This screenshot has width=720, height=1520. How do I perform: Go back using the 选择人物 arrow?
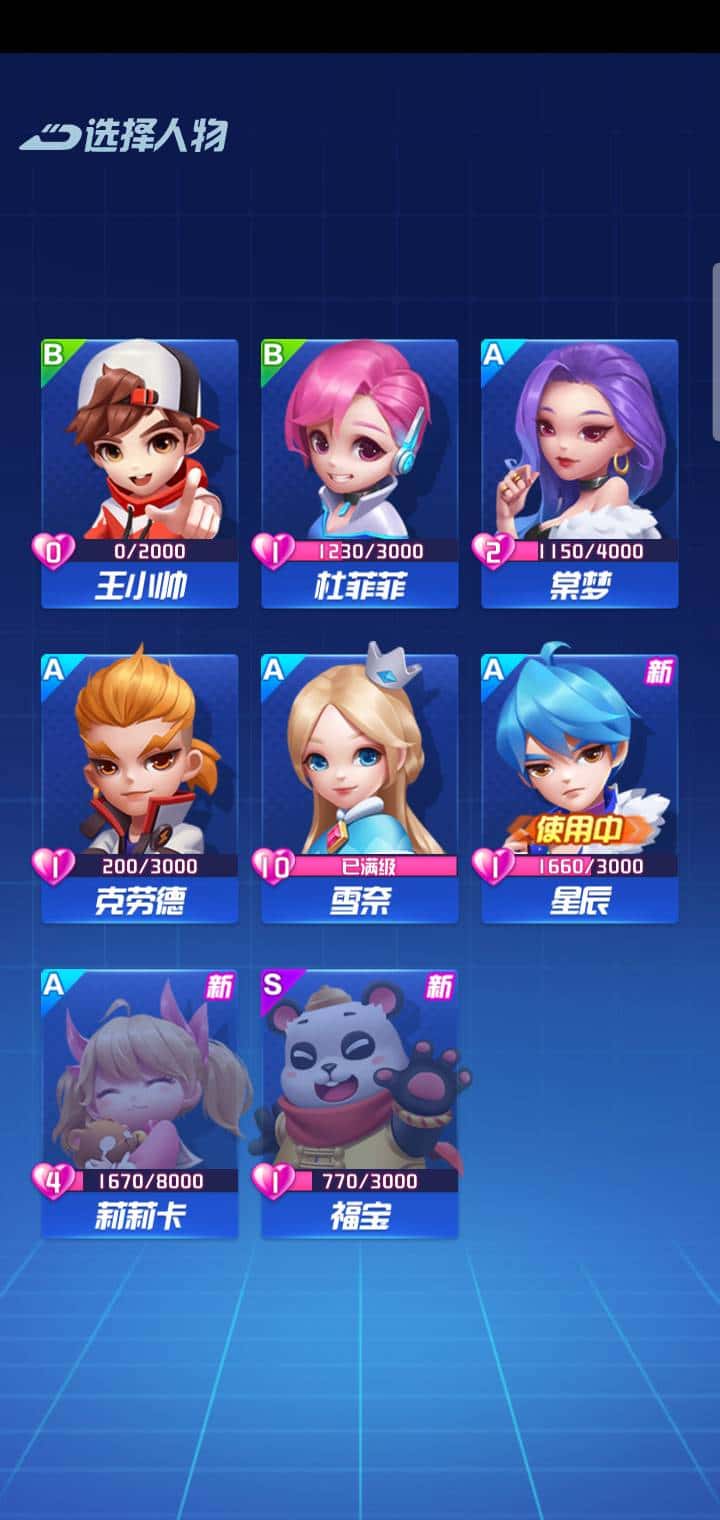coord(48,136)
